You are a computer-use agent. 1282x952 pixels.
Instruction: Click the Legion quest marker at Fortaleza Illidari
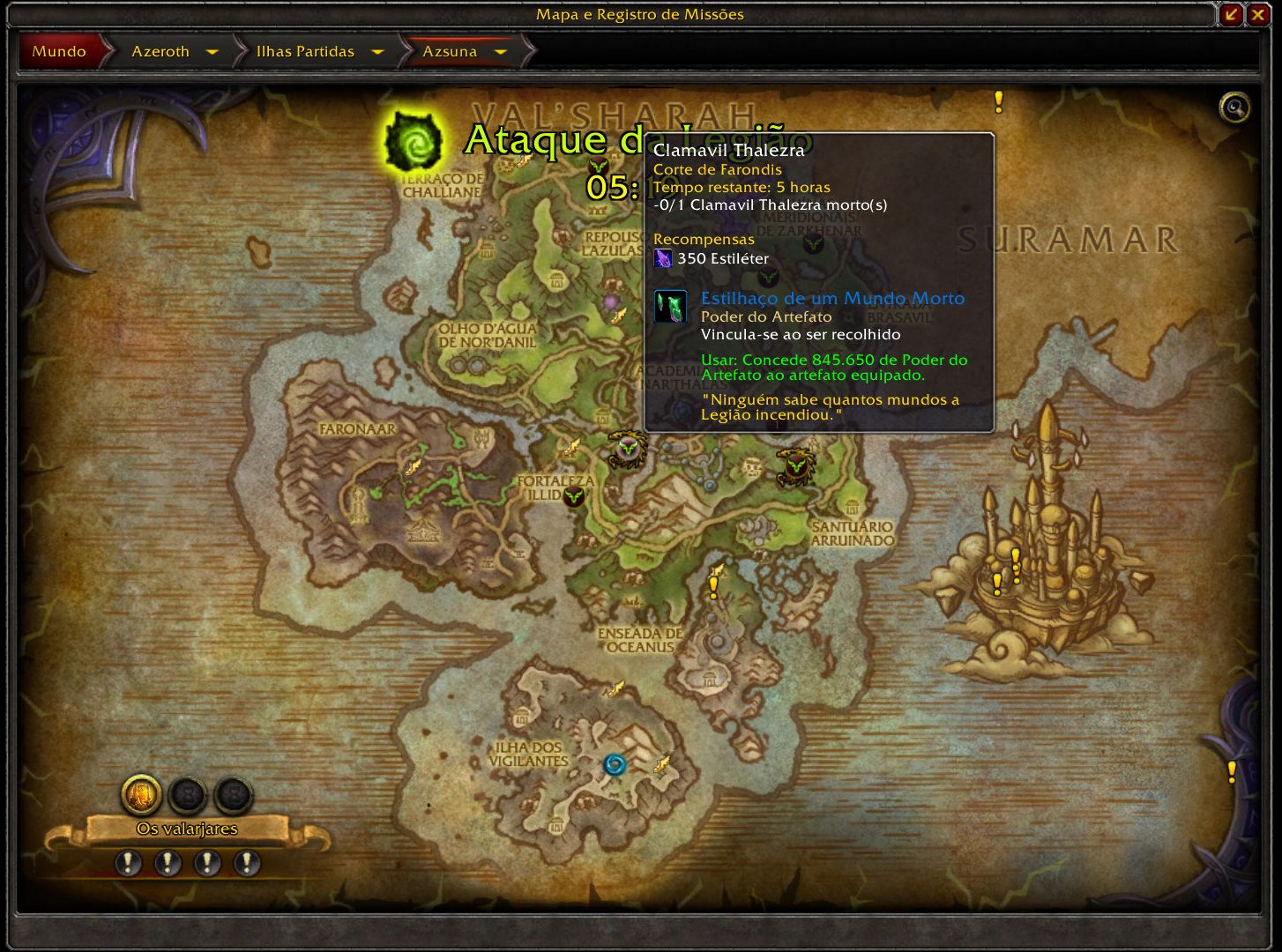tap(574, 498)
